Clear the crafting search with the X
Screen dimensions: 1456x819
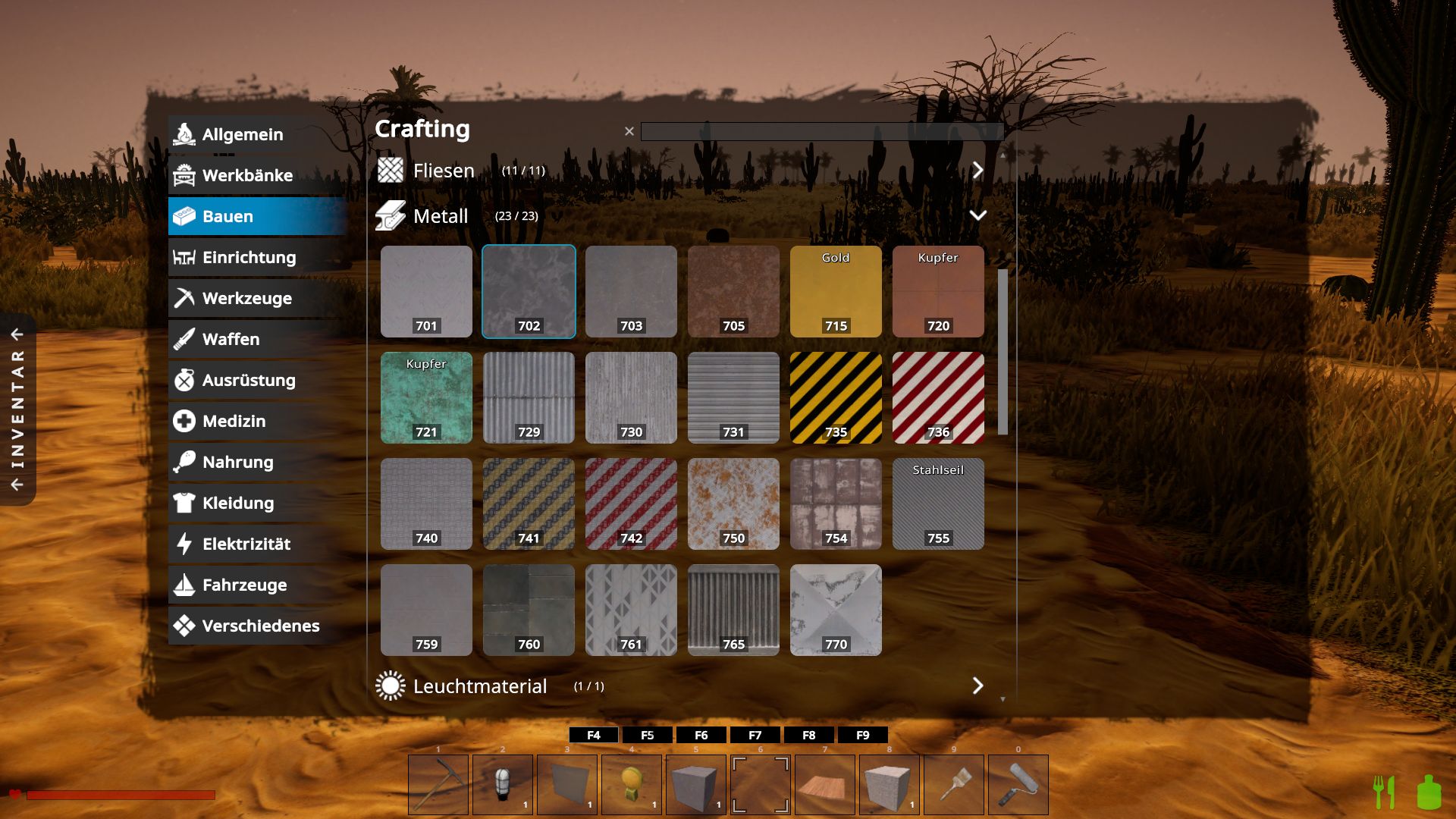point(629,131)
